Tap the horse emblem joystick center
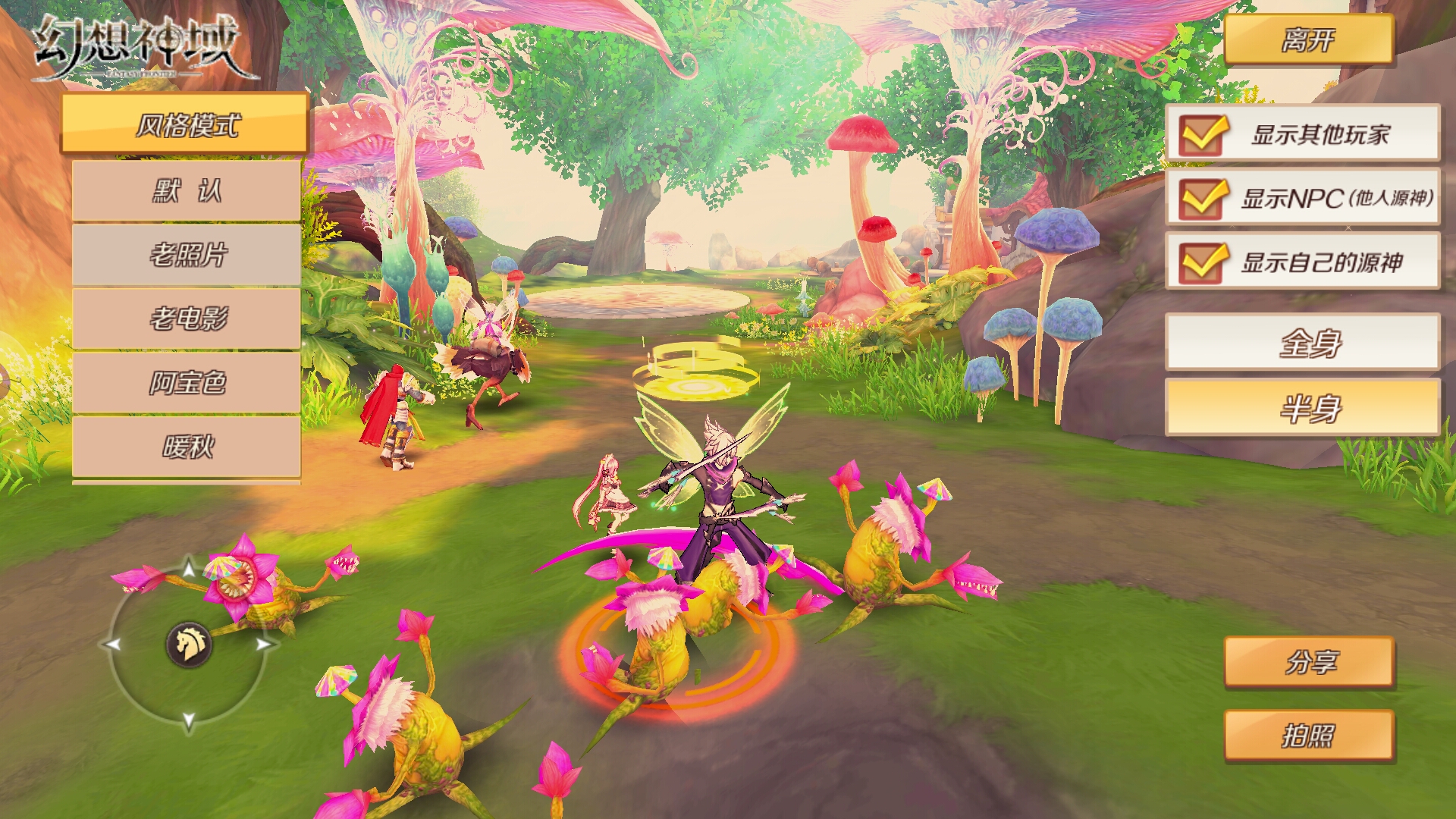The height and width of the screenshot is (819, 1456). (x=189, y=645)
